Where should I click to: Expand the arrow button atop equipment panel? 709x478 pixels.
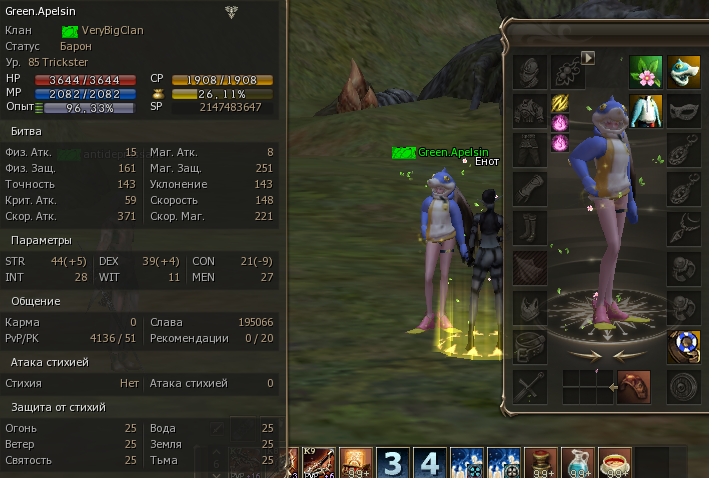coord(588,58)
